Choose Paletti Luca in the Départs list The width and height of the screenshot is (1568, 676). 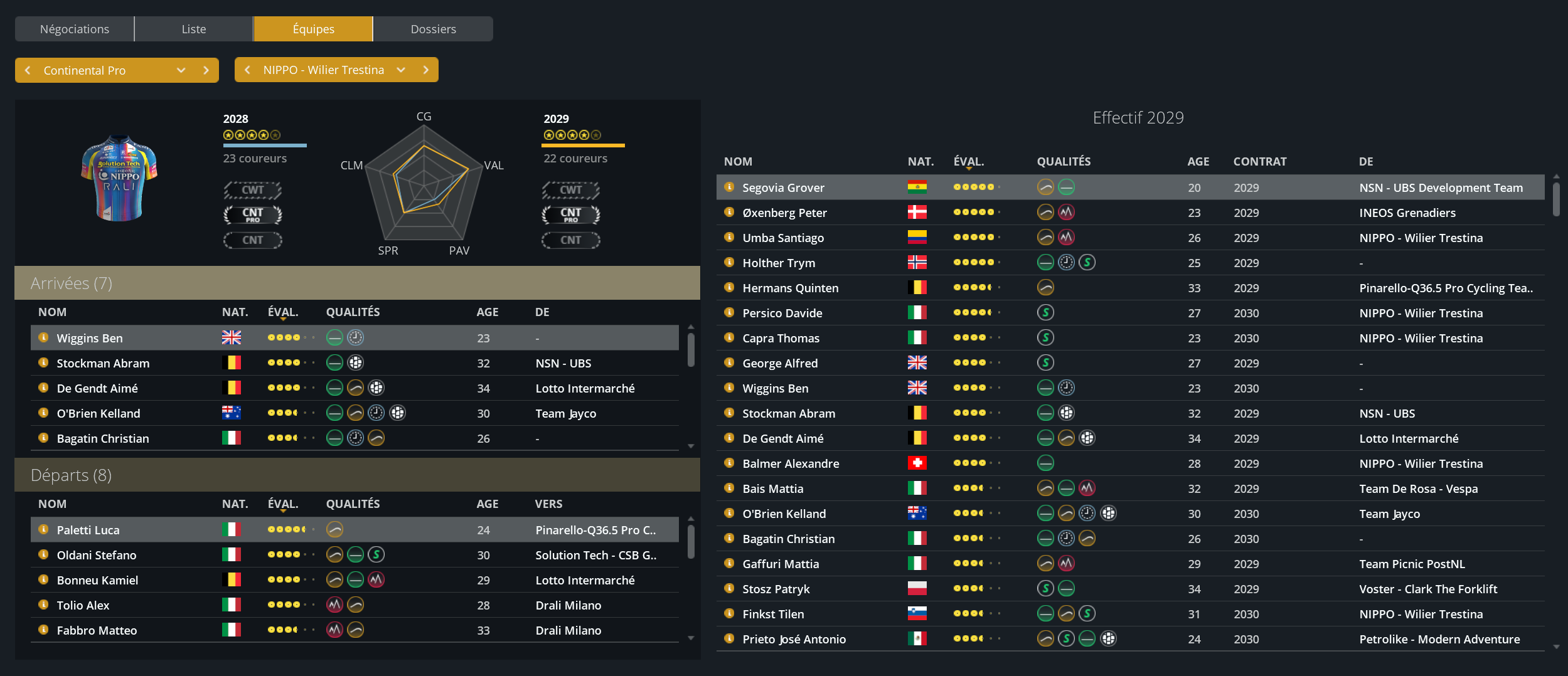tap(88, 530)
